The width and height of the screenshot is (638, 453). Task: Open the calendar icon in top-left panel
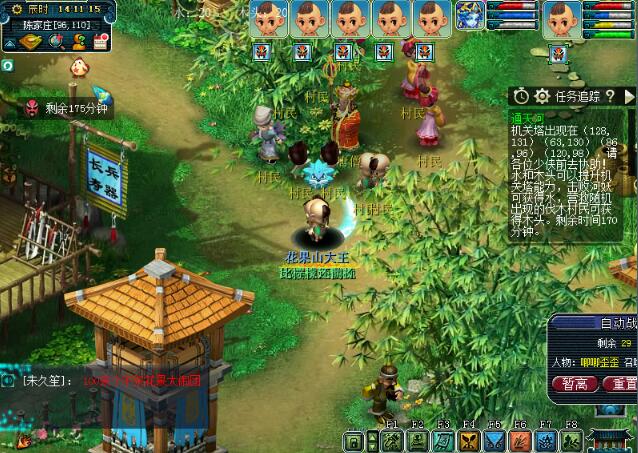tap(100, 40)
